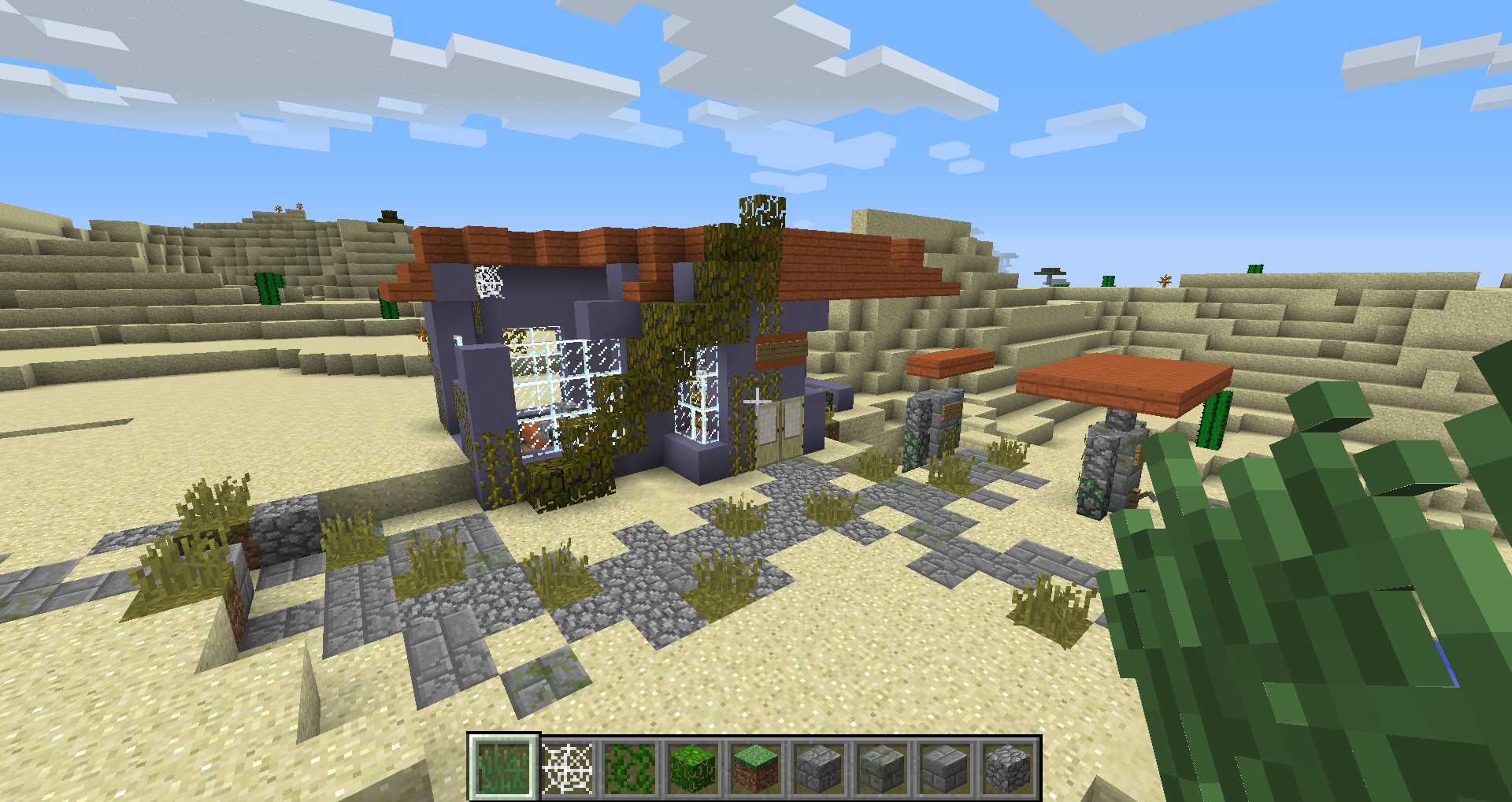
Task: Choose the cracked stone bricks slot
Action: tap(819, 768)
